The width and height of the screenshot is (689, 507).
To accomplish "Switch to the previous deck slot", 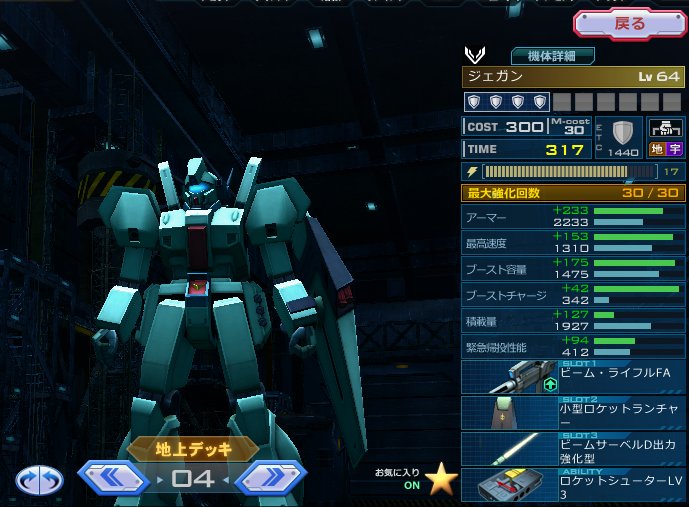I will coord(113,479).
